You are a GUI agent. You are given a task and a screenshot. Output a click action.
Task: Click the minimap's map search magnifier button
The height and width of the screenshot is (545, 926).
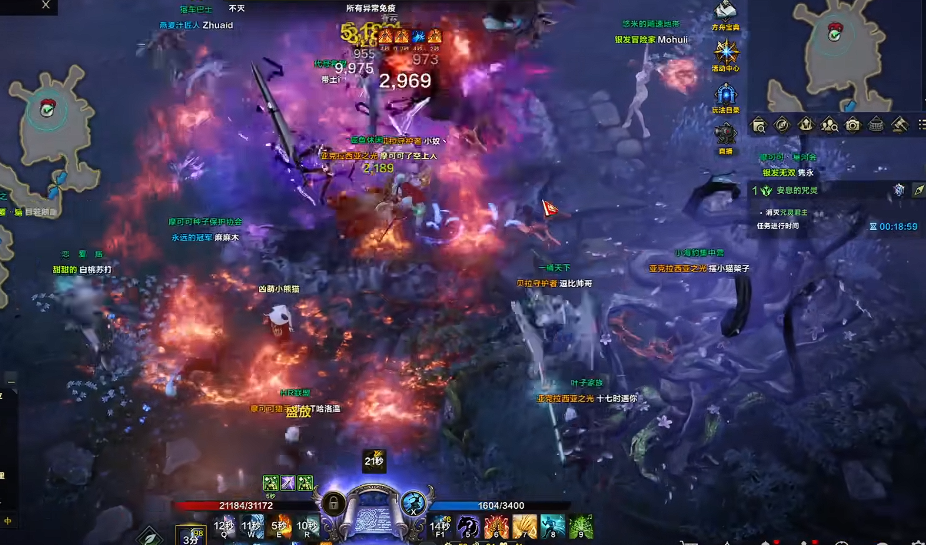[x=759, y=125]
